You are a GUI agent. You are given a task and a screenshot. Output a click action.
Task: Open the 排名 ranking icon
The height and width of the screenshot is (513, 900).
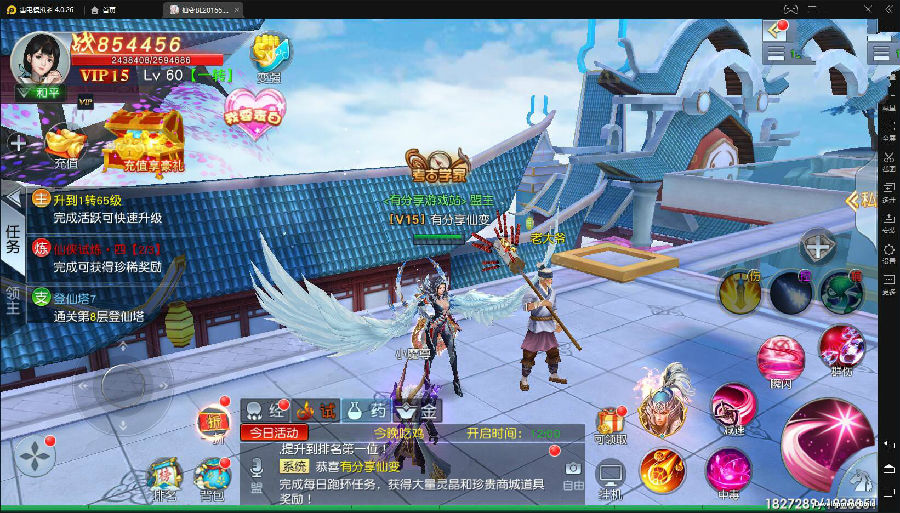[164, 480]
